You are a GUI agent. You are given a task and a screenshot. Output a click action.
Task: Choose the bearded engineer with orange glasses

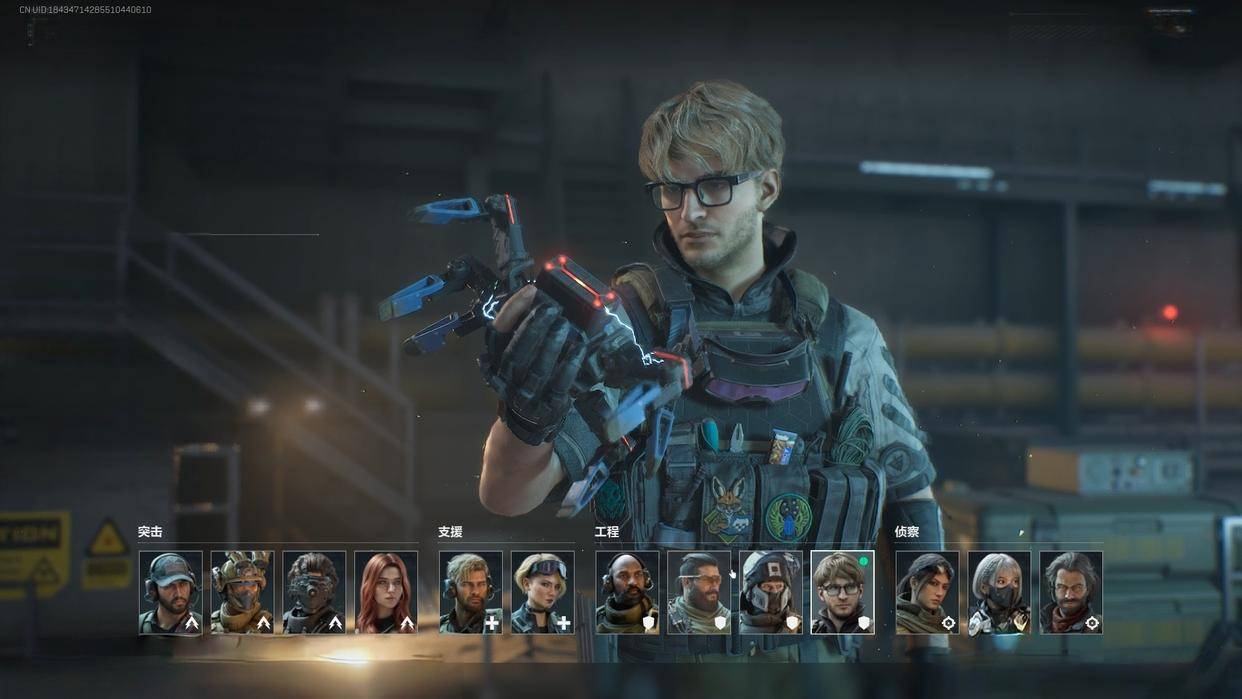tap(699, 592)
